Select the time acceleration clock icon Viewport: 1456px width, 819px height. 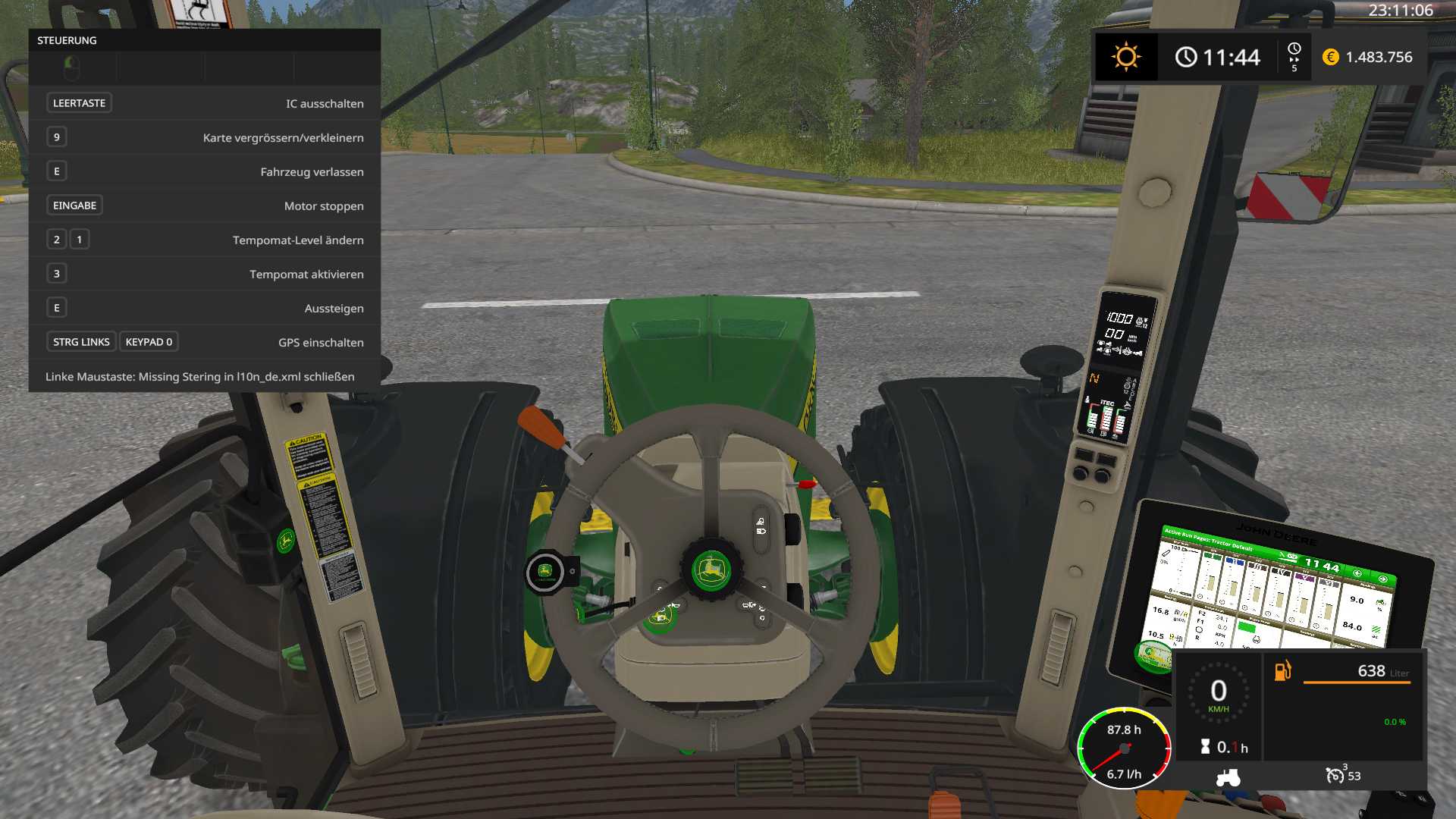click(1294, 50)
